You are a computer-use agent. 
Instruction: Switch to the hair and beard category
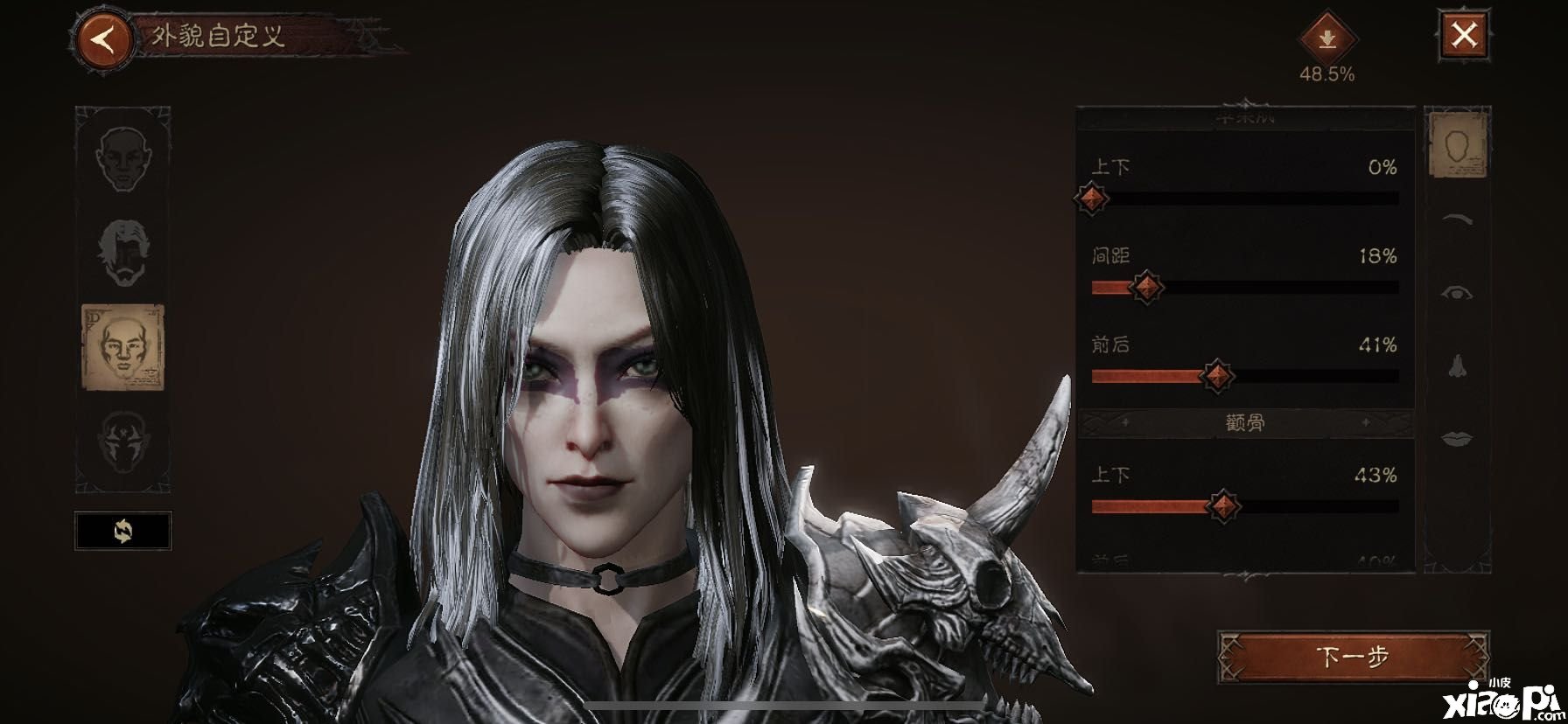[x=122, y=254]
